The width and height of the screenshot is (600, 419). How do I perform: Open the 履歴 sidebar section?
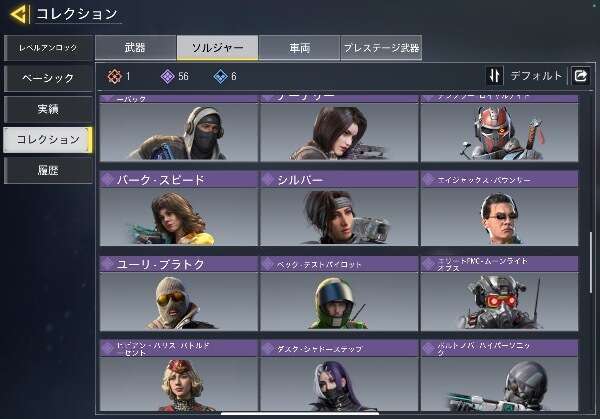pyautogui.click(x=47, y=170)
